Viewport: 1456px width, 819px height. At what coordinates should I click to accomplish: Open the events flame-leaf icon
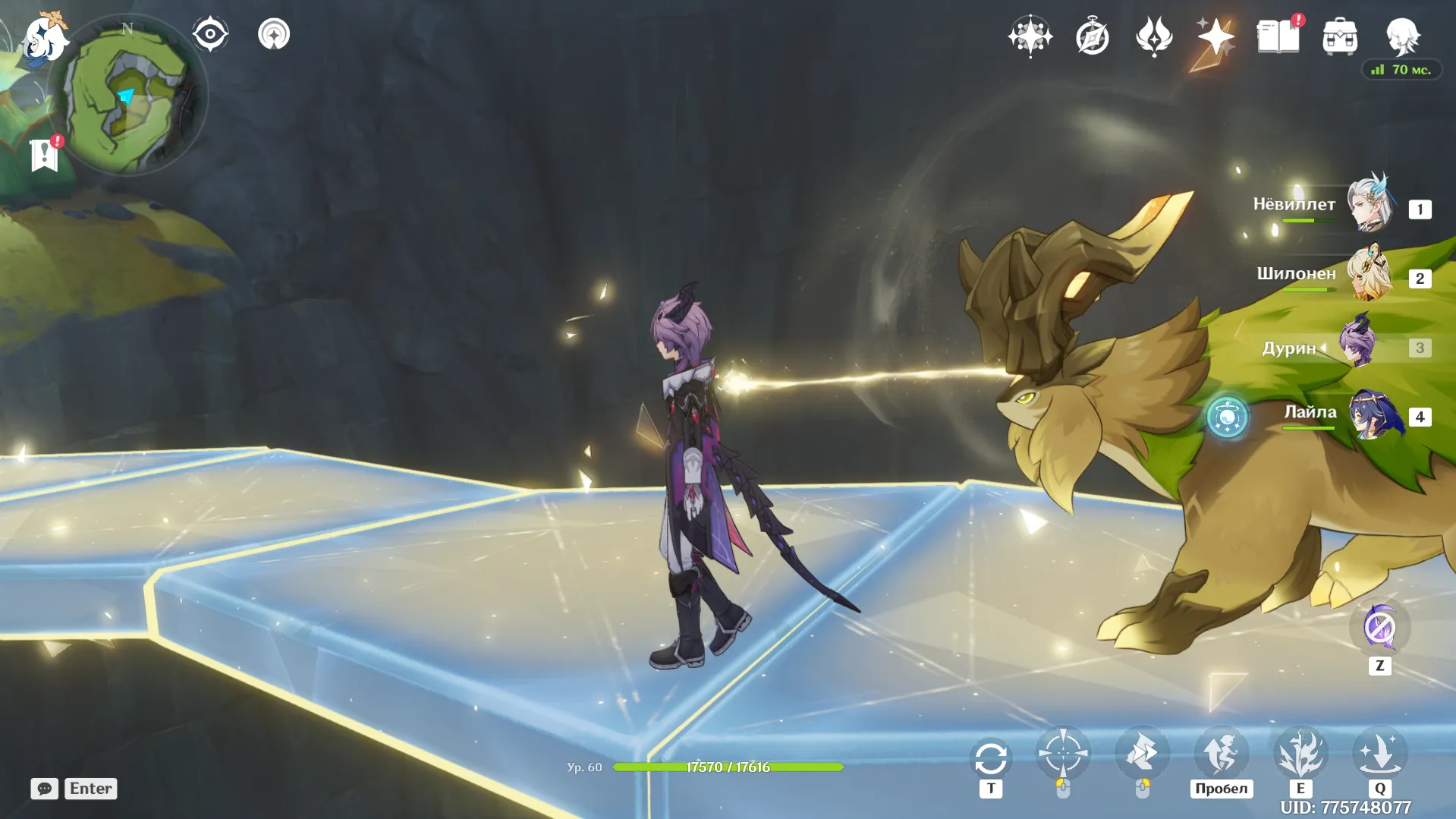[x=1154, y=36]
